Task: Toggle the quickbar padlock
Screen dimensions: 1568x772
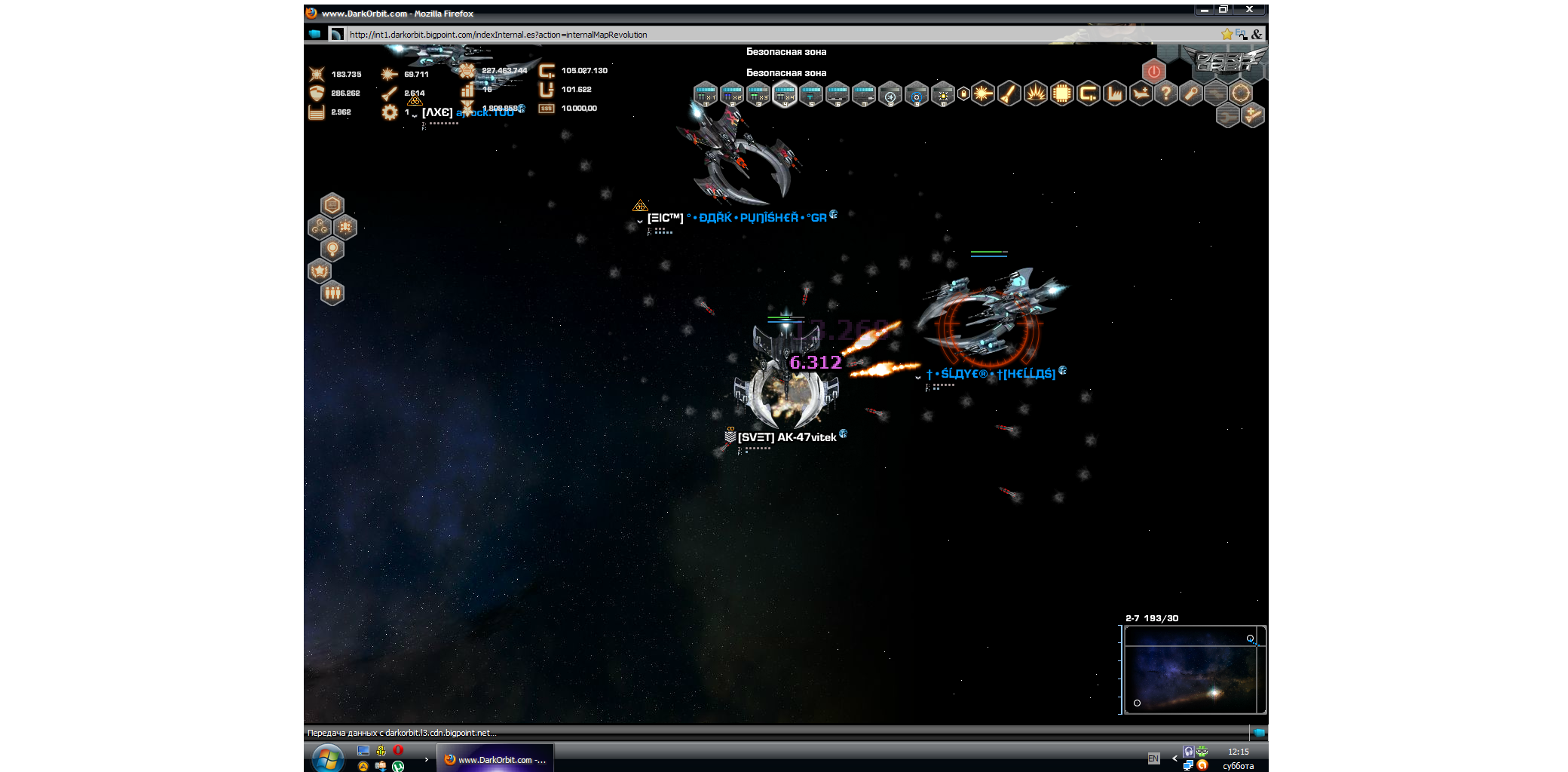Action: coord(963,93)
